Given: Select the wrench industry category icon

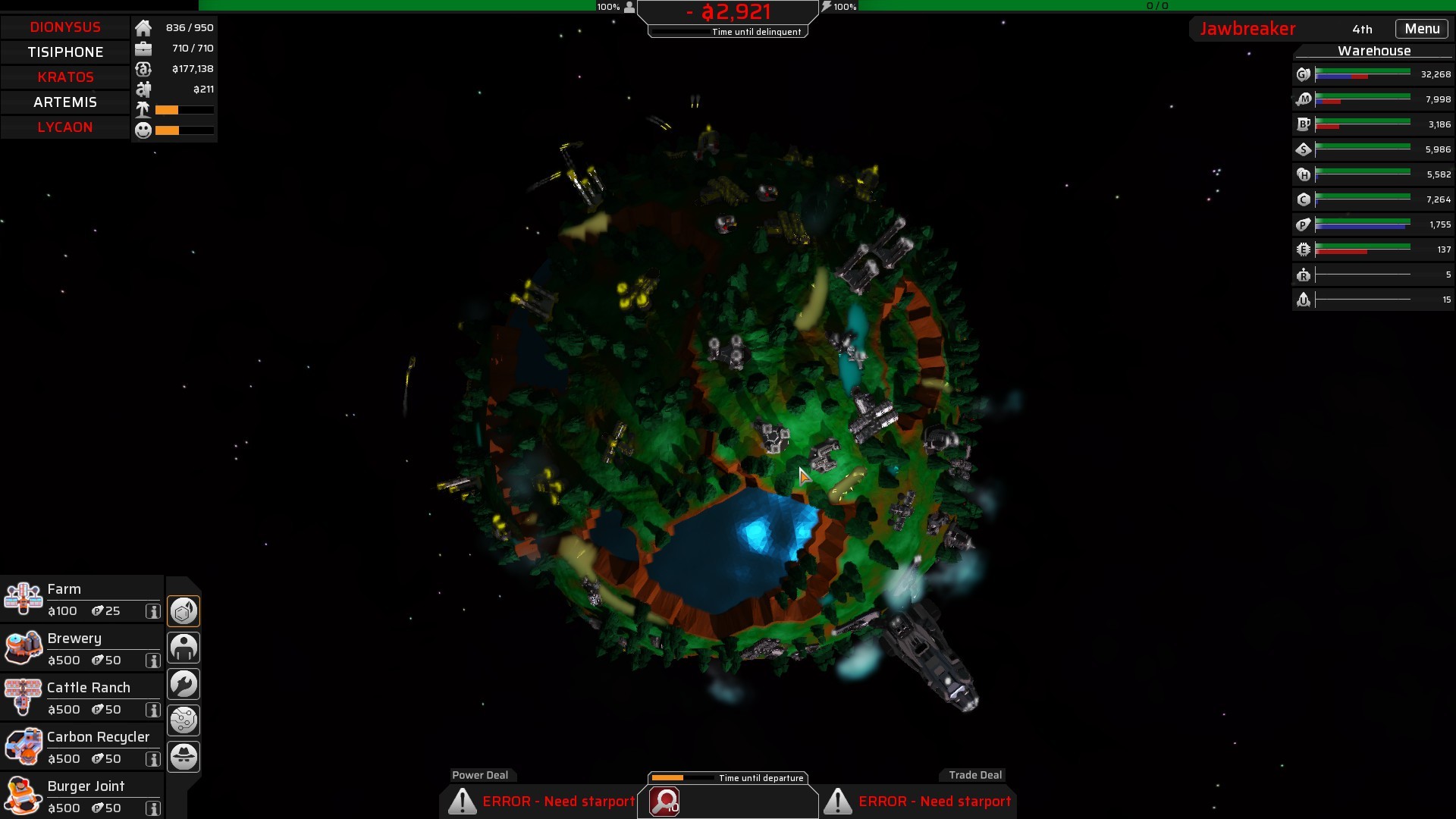Looking at the screenshot, I should pos(184,683).
